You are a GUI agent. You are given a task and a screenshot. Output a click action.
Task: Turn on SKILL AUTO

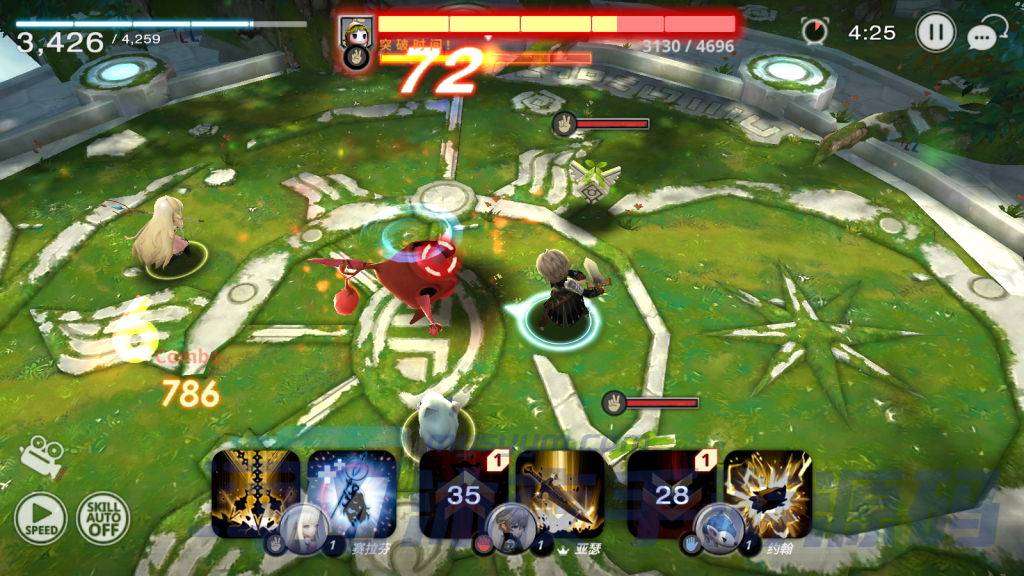tap(103, 519)
